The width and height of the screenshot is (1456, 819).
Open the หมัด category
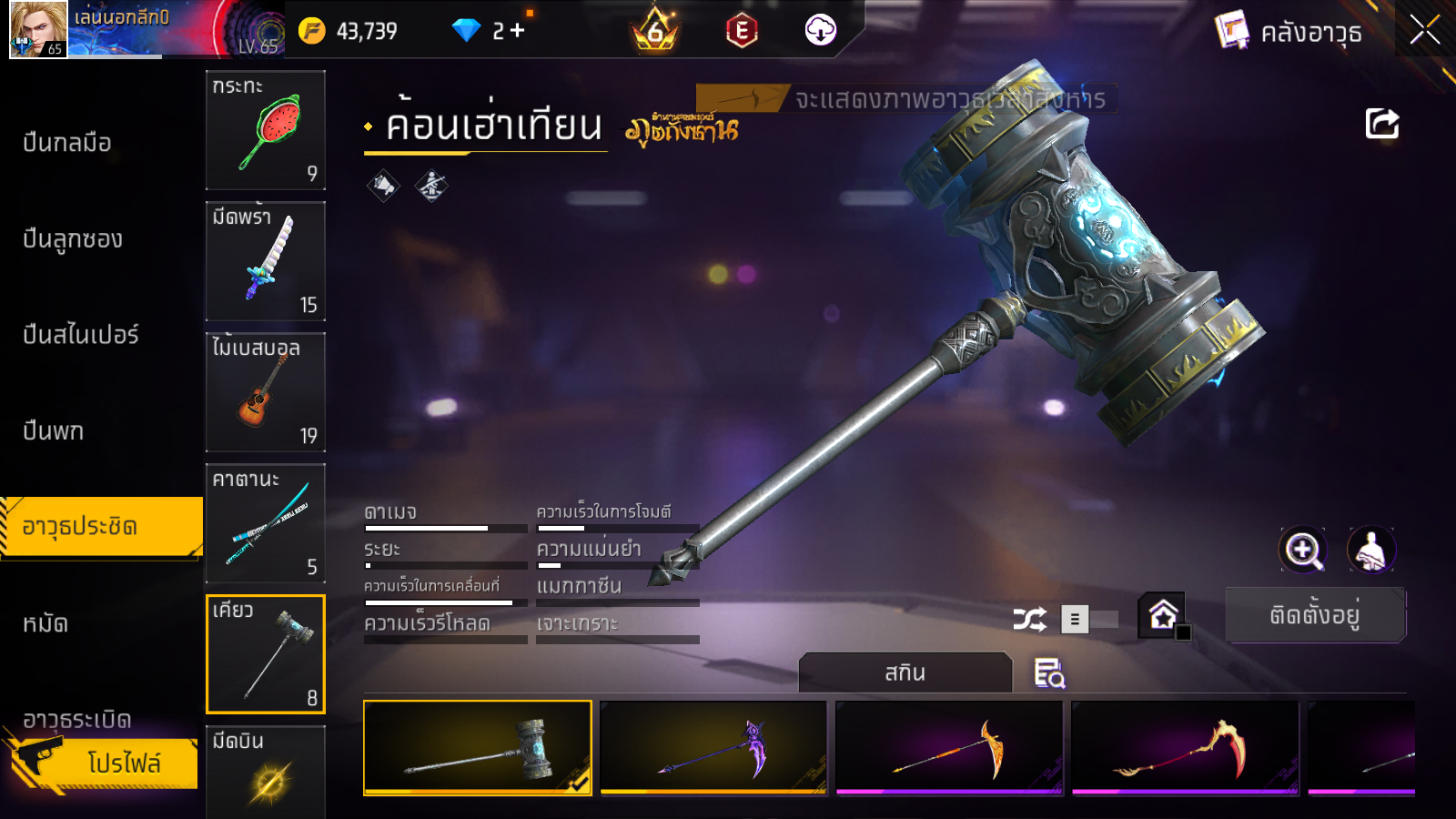pos(45,623)
